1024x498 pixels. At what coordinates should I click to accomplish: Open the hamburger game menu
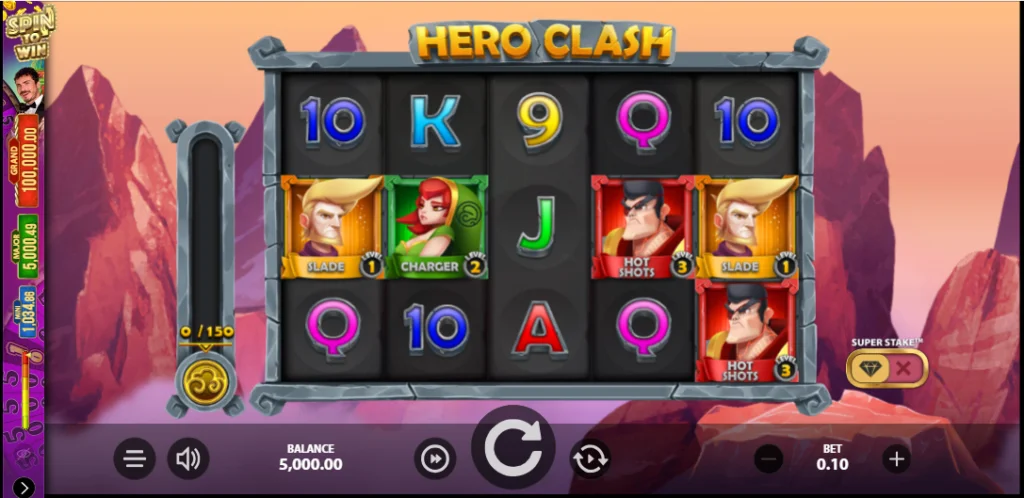(135, 459)
